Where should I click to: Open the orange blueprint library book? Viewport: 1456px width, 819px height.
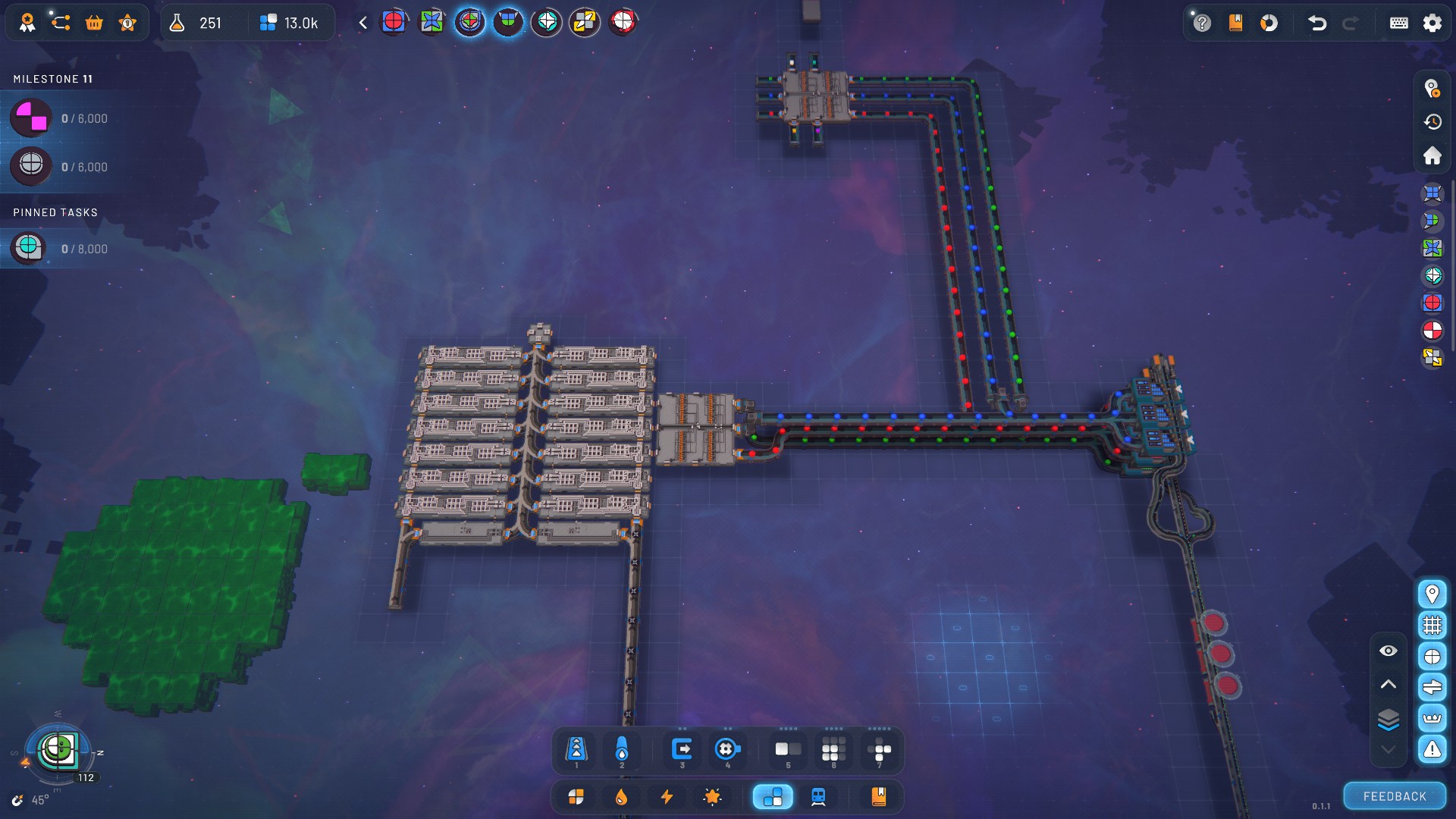pyautogui.click(x=878, y=796)
